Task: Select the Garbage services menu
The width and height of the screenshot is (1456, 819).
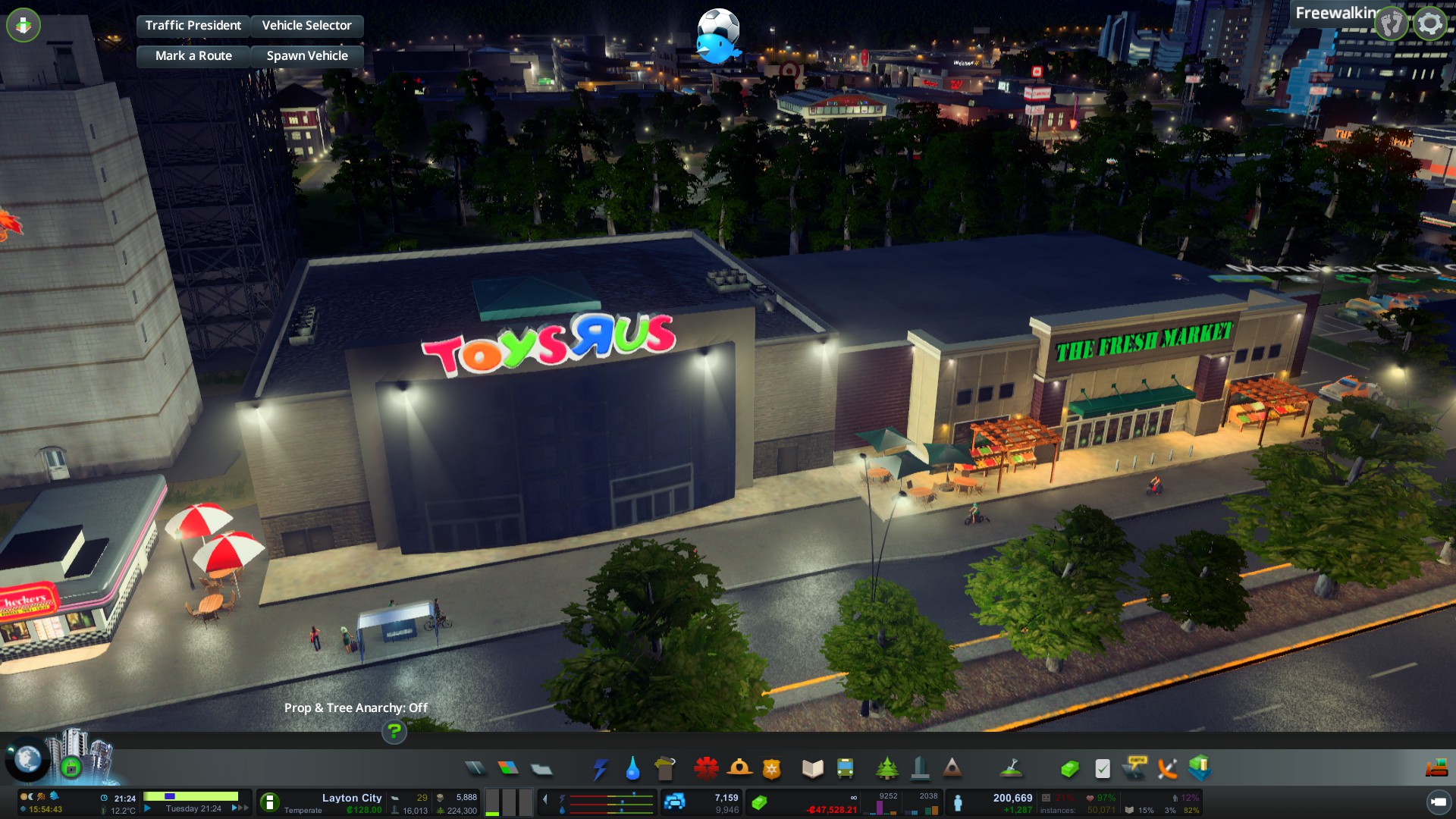Action: tap(665, 769)
